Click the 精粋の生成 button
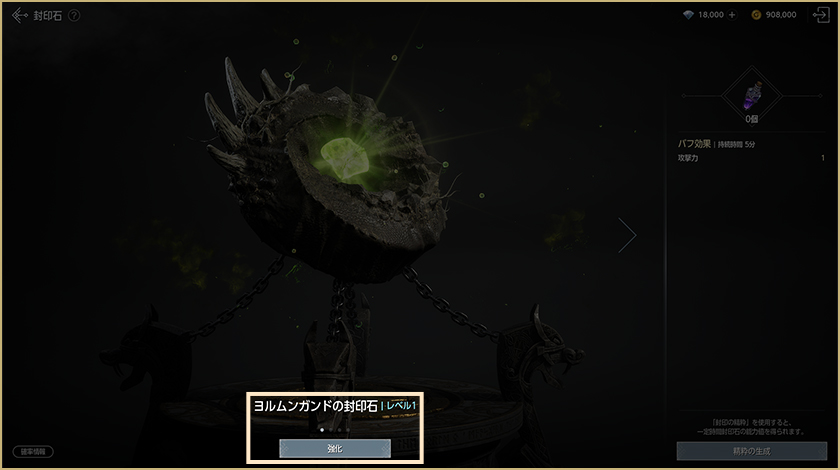Image resolution: width=840 pixels, height=470 pixels. click(750, 450)
